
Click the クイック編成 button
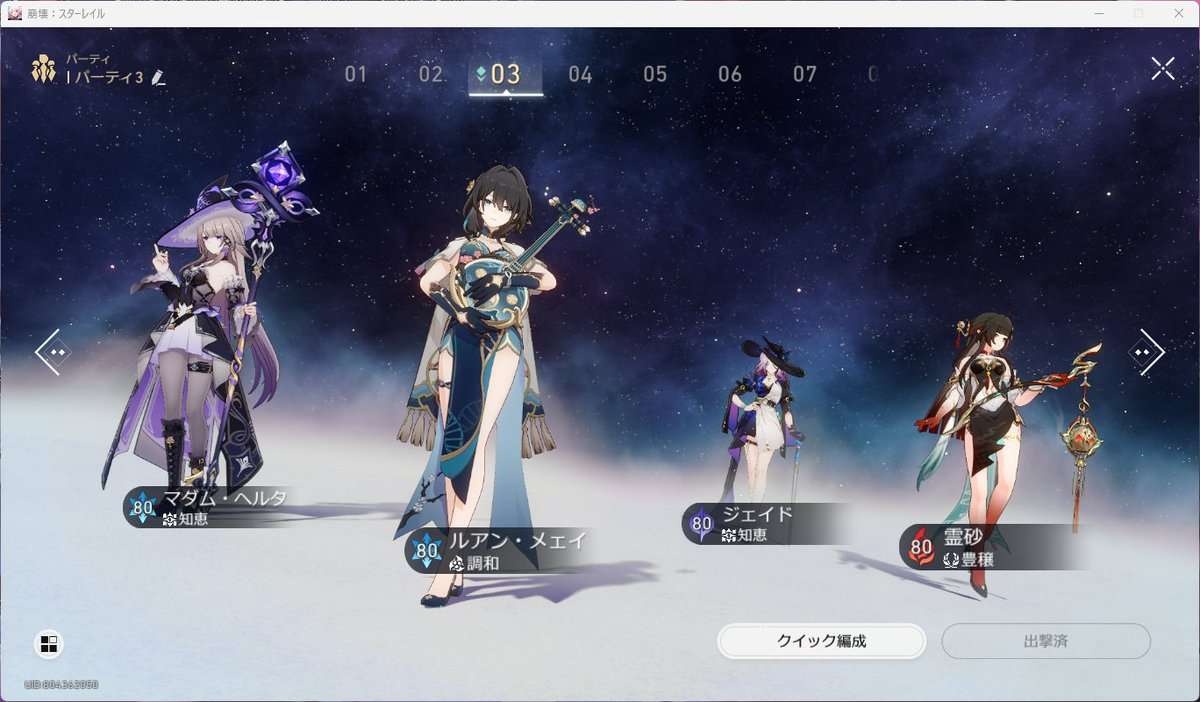click(x=821, y=641)
